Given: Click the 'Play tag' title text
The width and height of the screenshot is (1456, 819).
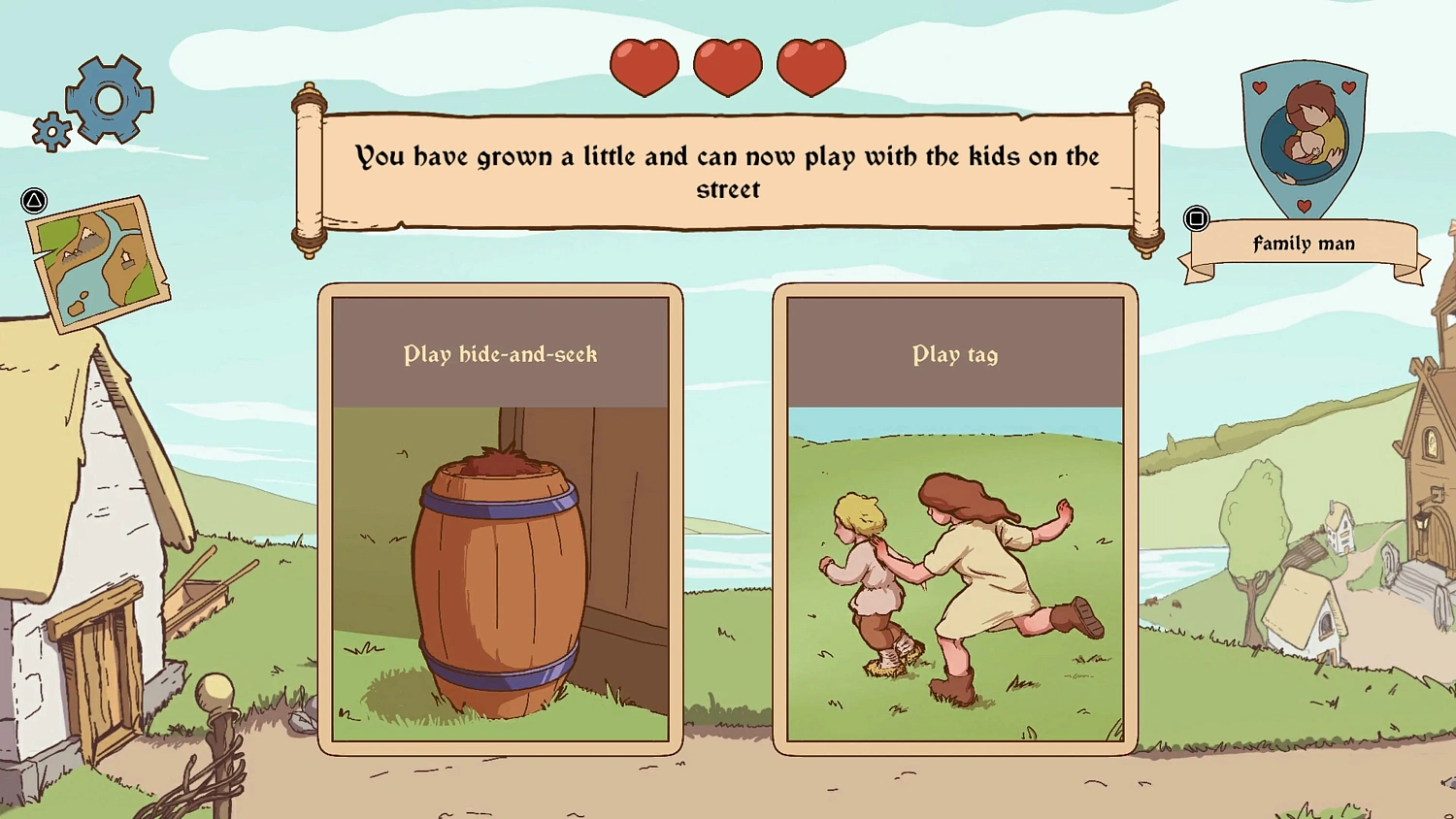Looking at the screenshot, I should (x=955, y=355).
